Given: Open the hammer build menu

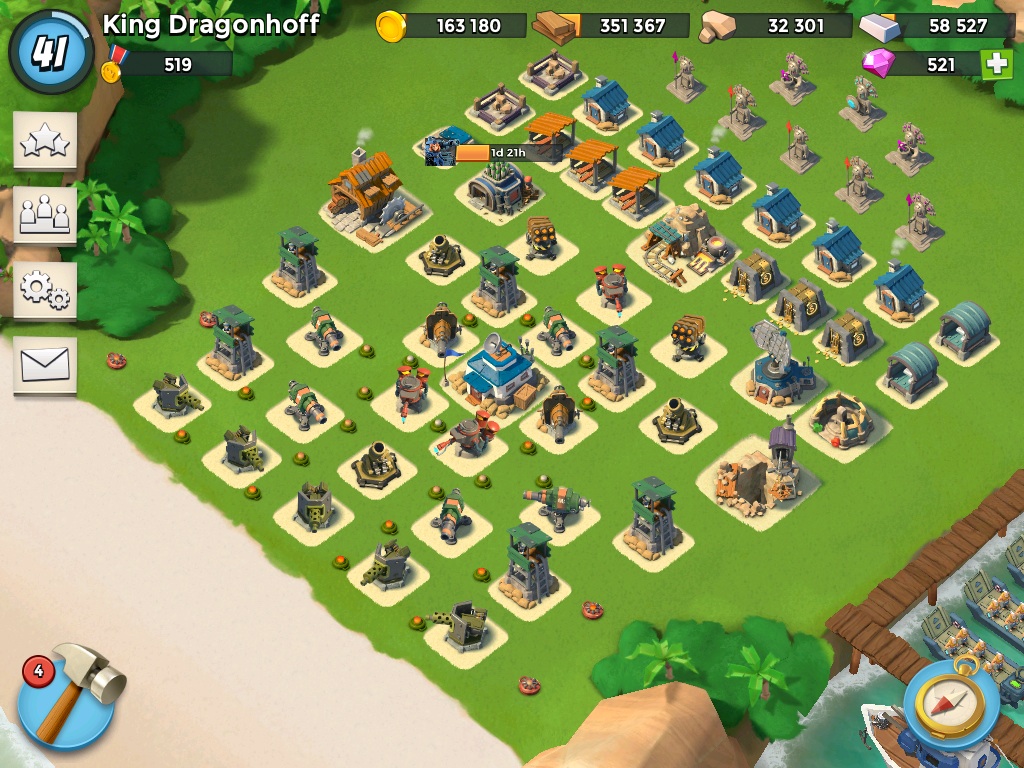Looking at the screenshot, I should click(67, 698).
